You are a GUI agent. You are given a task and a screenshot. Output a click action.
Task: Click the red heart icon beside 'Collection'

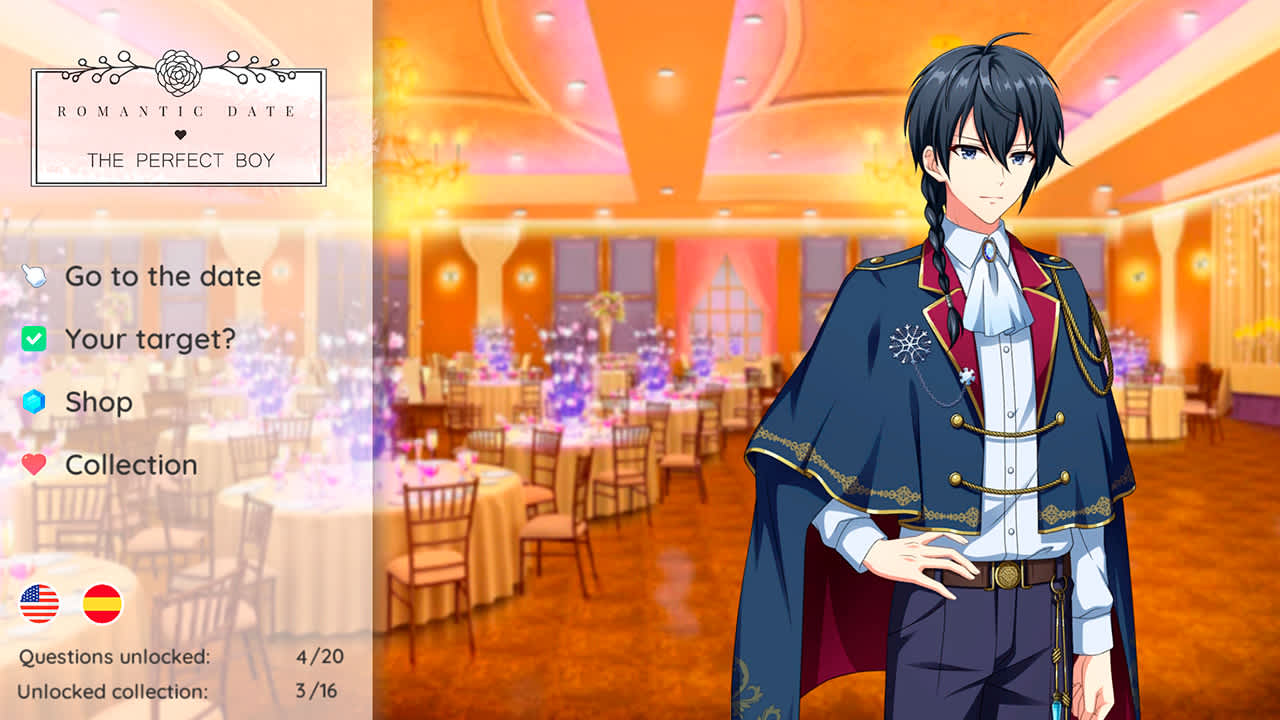(35, 464)
